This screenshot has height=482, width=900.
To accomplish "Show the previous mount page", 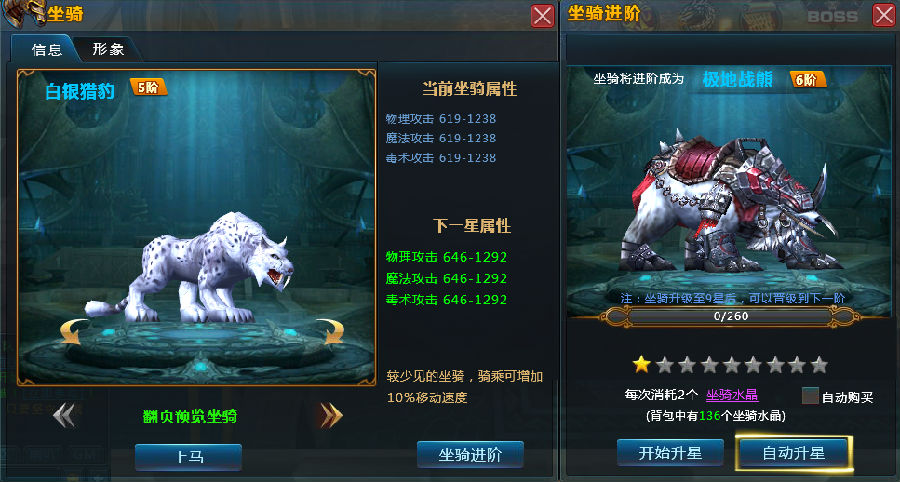I will tap(64, 415).
